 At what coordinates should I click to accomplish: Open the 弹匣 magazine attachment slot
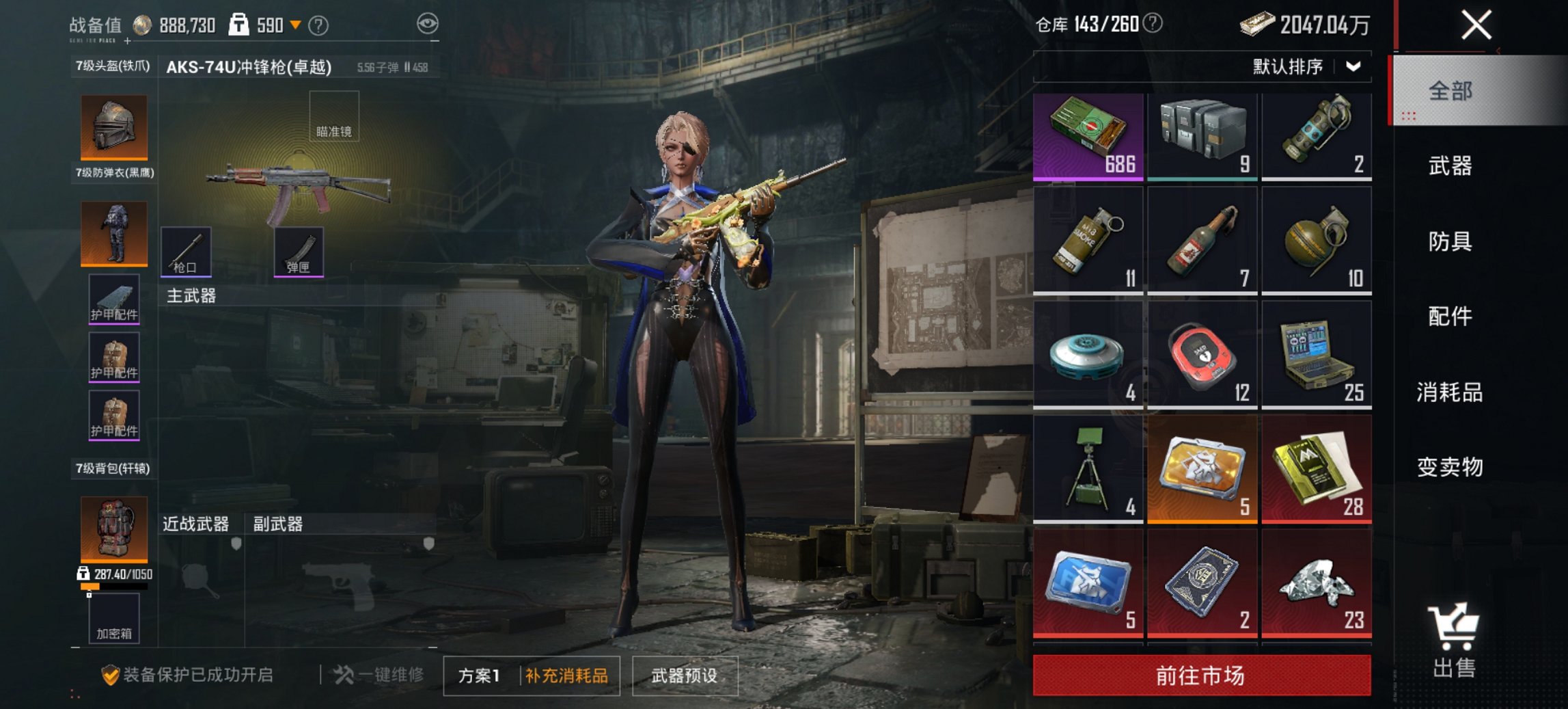coord(299,252)
